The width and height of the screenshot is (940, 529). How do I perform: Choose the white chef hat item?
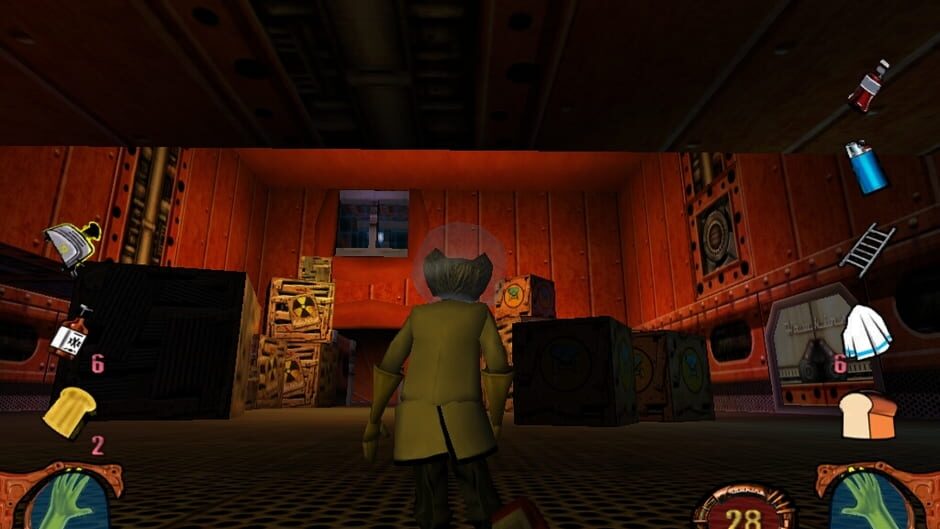click(866, 332)
